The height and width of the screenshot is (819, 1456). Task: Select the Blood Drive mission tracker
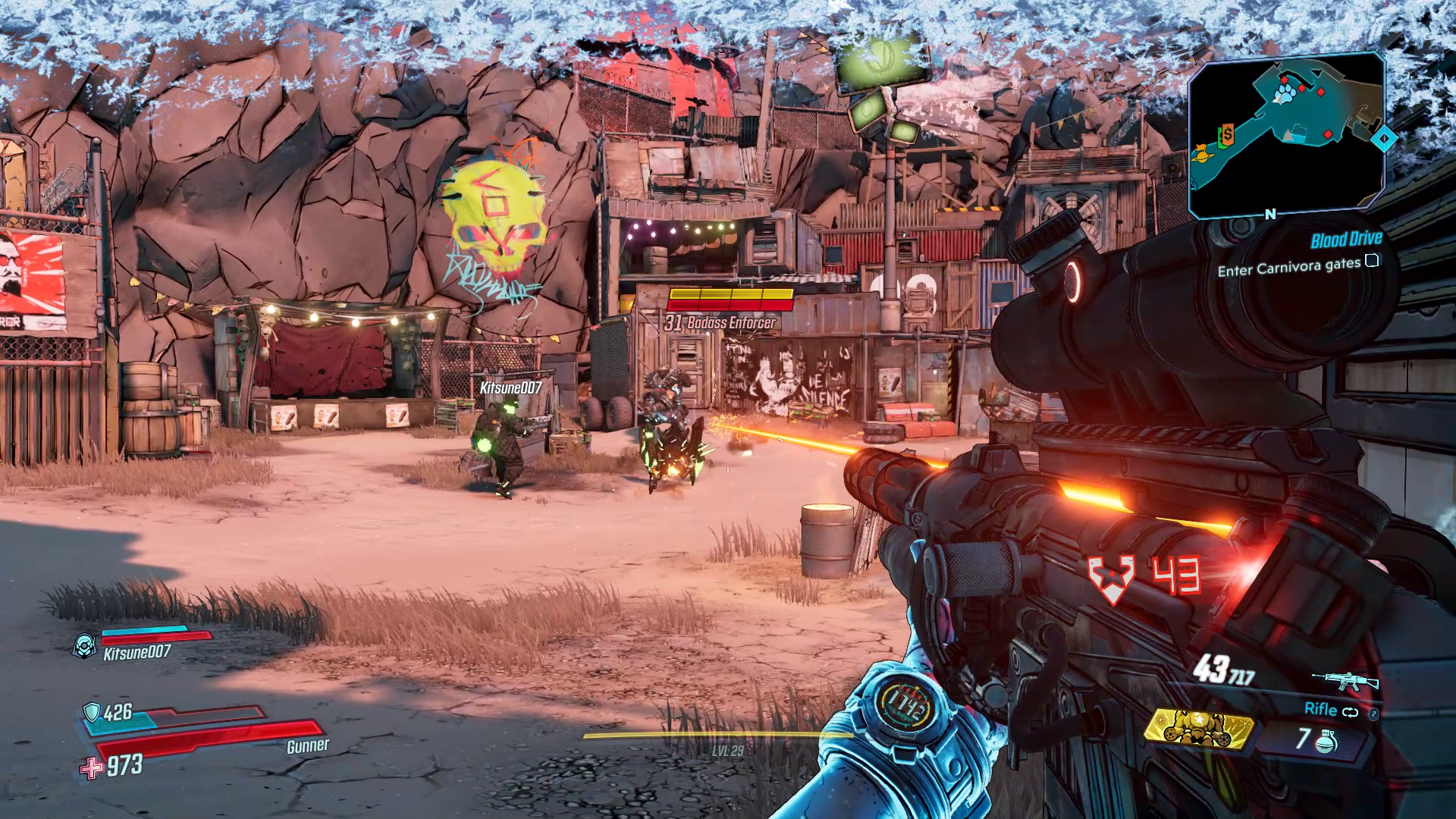pyautogui.click(x=1346, y=240)
